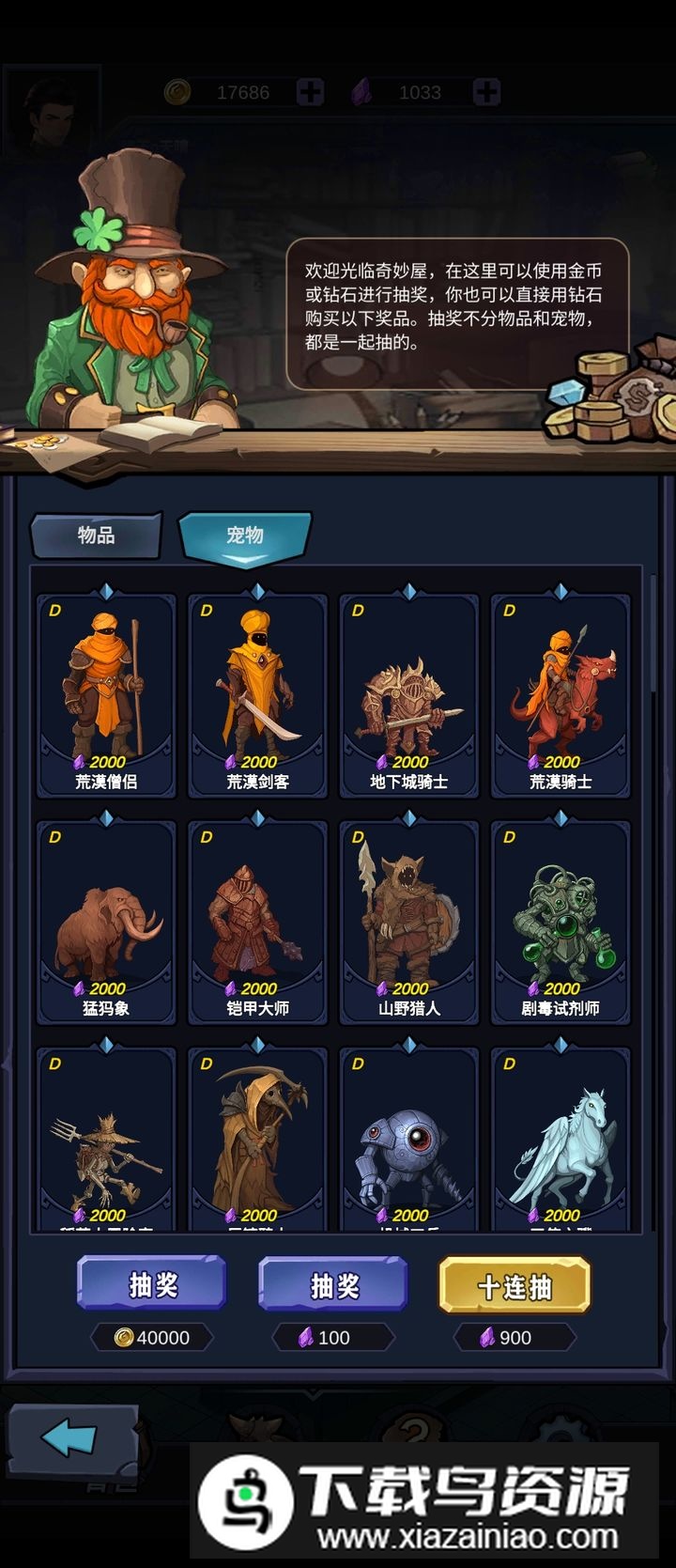Select the 宠物 tab
The image size is (676, 1568).
tap(245, 536)
